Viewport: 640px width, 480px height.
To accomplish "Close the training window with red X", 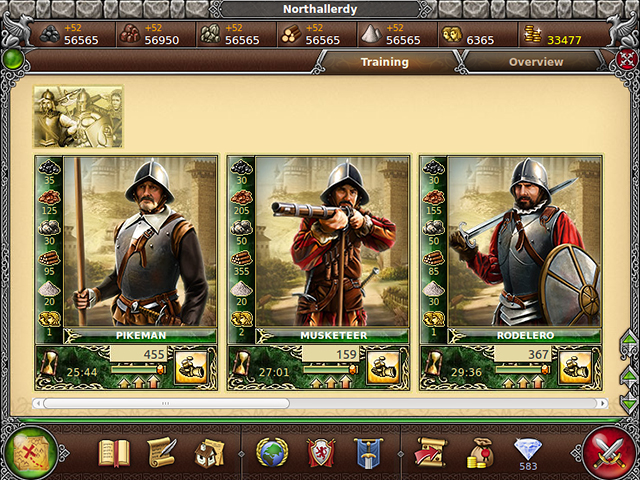I will (625, 59).
